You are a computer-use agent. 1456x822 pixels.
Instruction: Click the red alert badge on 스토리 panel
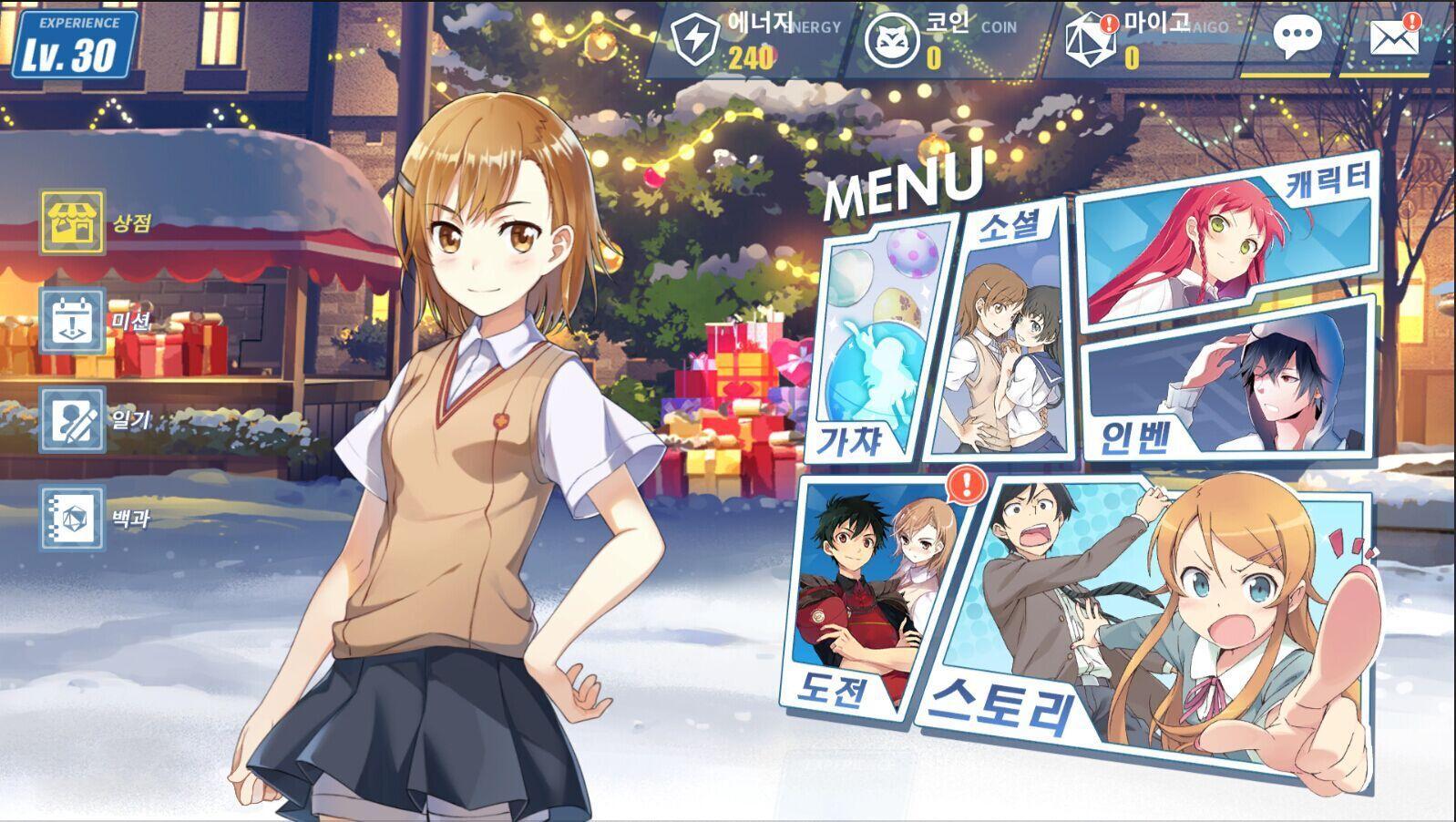(963, 483)
